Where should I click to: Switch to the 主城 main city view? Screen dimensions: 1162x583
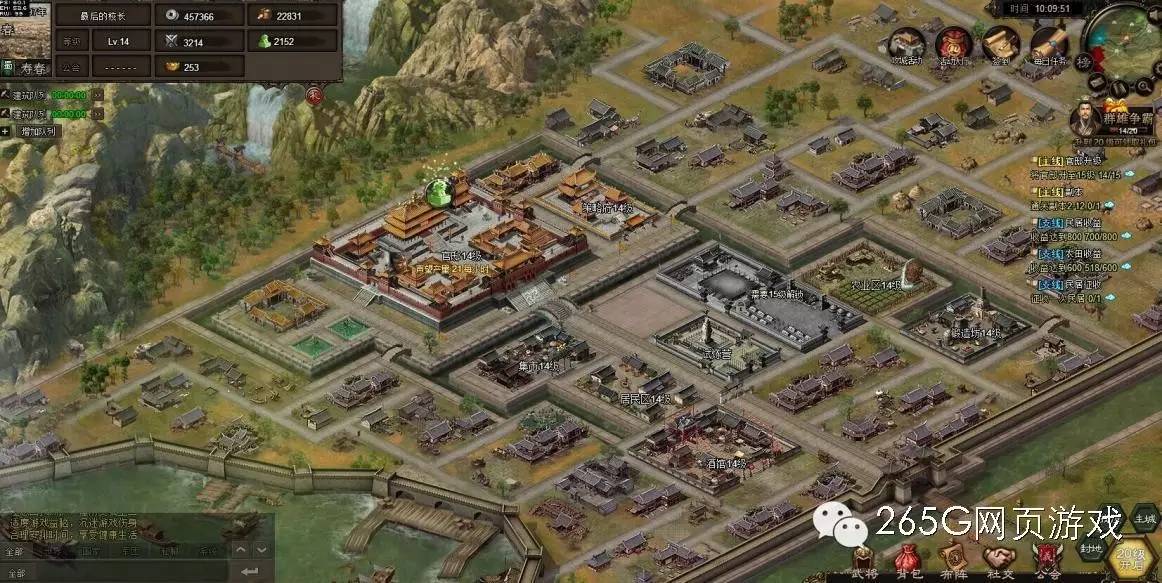tap(1144, 518)
